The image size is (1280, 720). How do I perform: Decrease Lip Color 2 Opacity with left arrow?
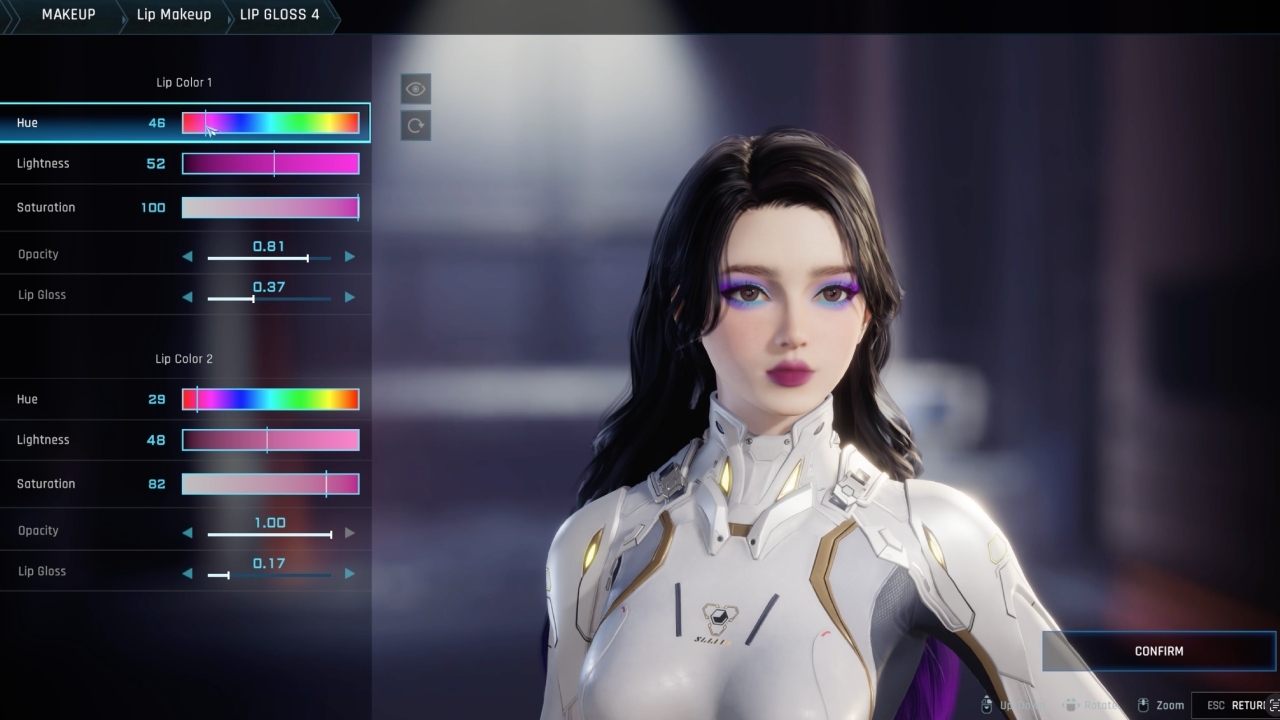(187, 533)
